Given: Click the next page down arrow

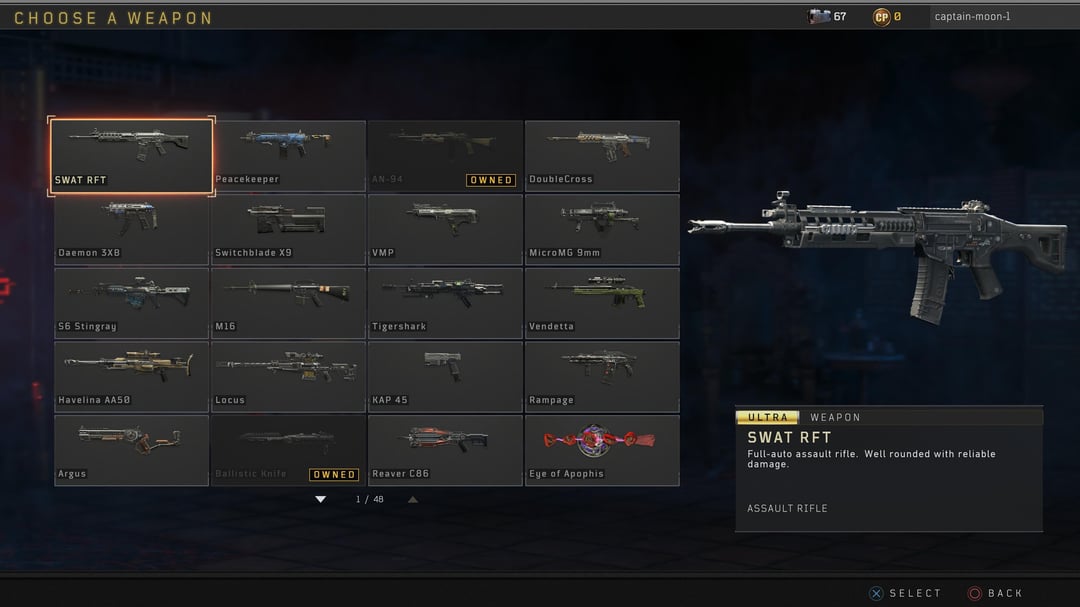Looking at the screenshot, I should tap(321, 499).
